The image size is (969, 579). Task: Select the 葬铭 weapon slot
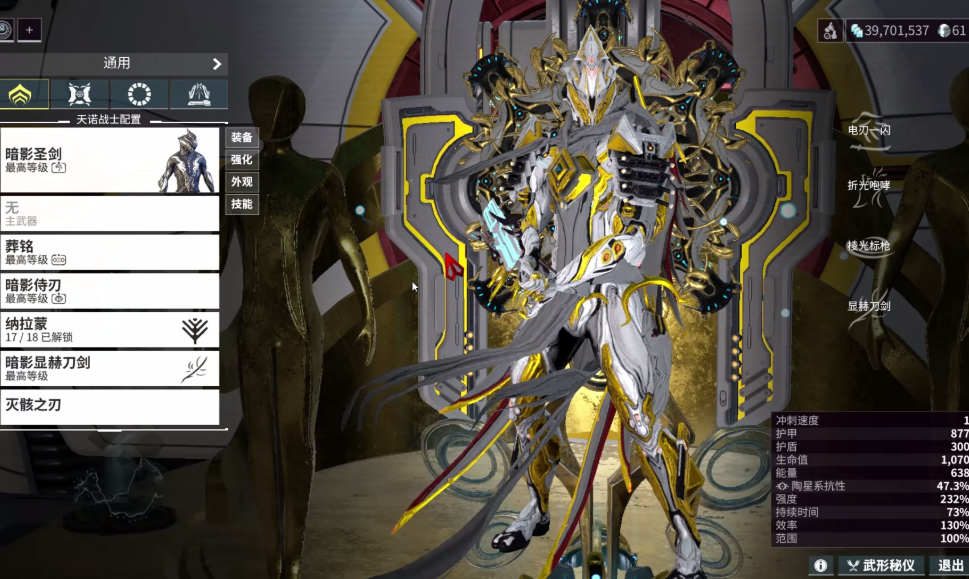pyautogui.click(x=110, y=252)
